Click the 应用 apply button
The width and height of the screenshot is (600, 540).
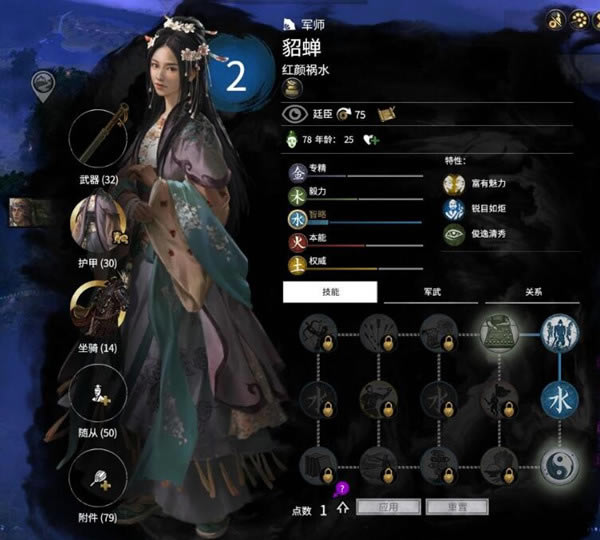click(x=386, y=508)
